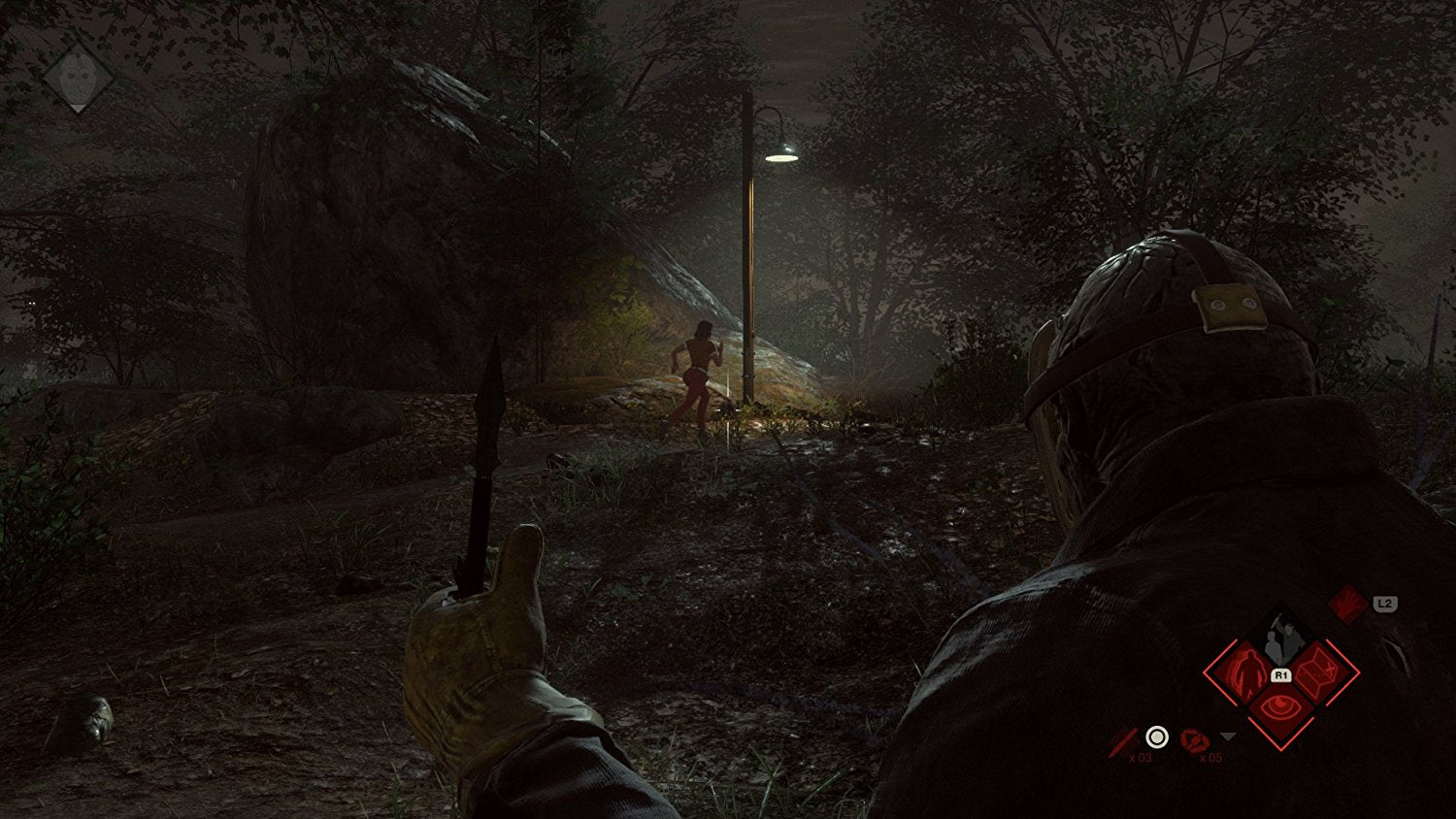
Task: Click the bloody kill tally icon above x05
Action: tap(1194, 740)
